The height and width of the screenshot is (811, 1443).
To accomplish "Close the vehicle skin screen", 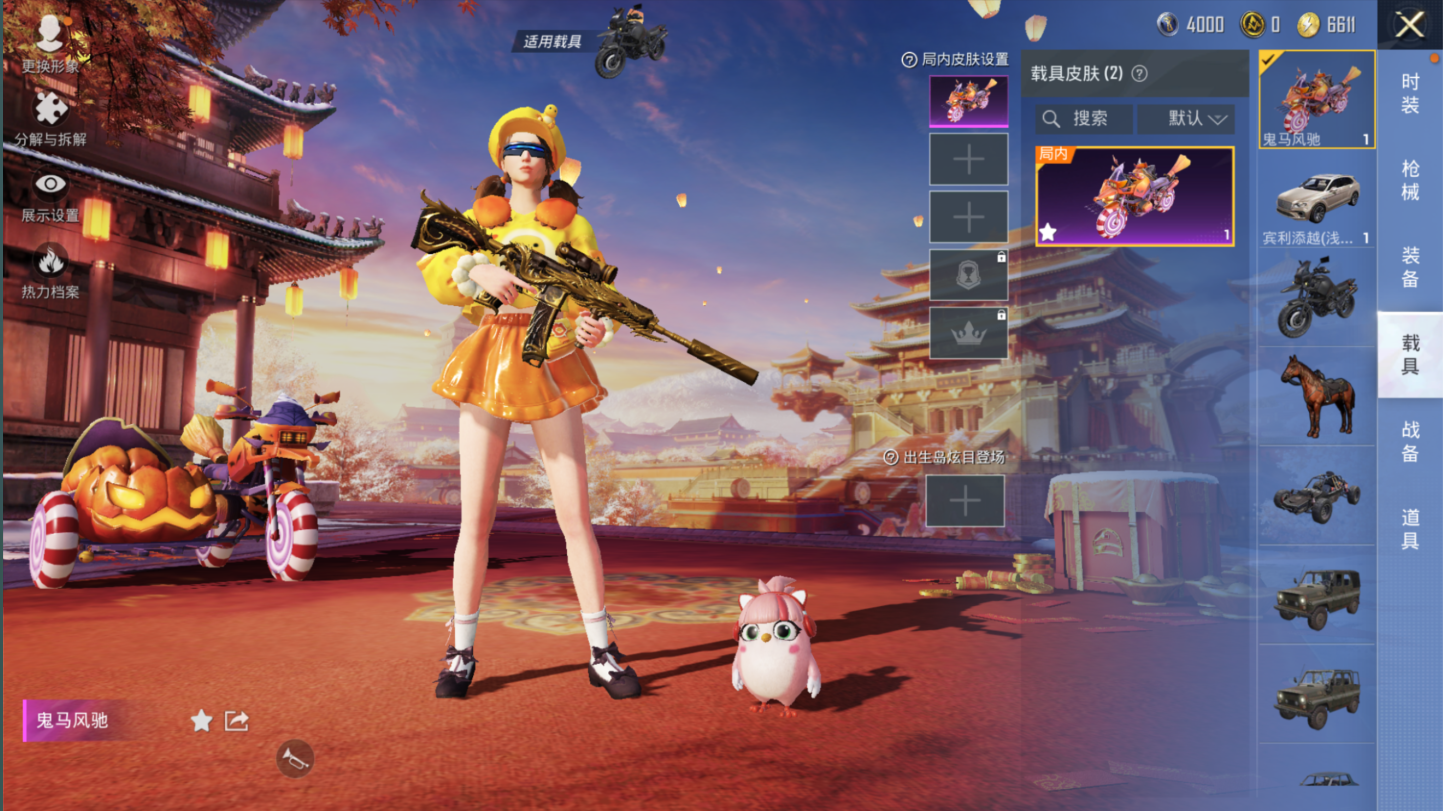I will 1409,25.
